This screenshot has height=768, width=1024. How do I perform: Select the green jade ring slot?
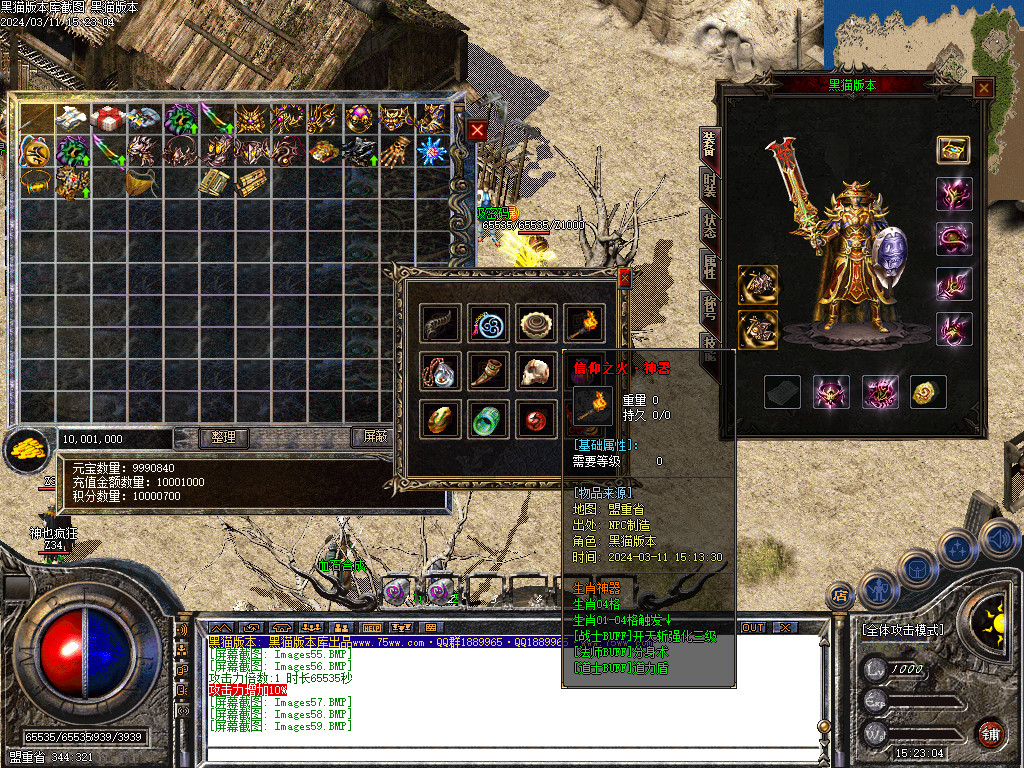point(488,419)
